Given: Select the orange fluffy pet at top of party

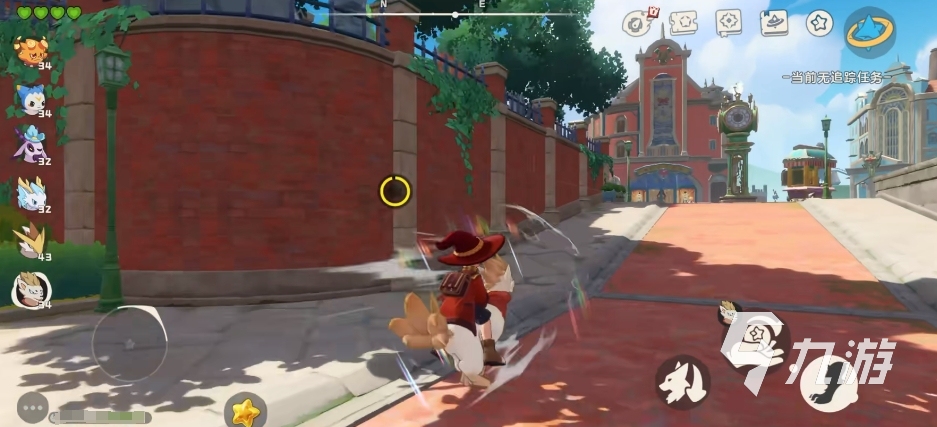Looking at the screenshot, I should pos(30,50).
